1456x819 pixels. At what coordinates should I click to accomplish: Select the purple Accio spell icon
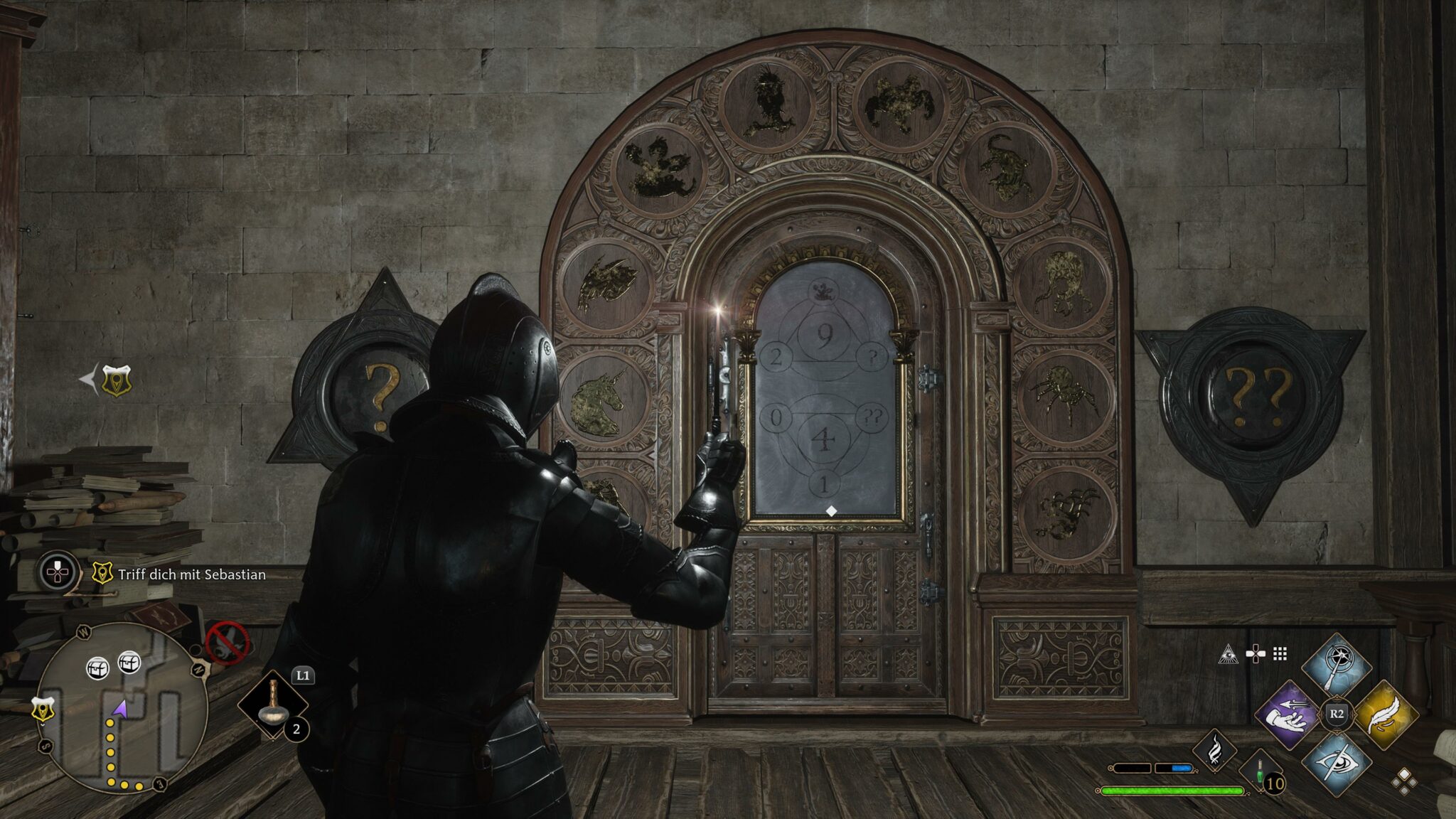(x=1288, y=715)
